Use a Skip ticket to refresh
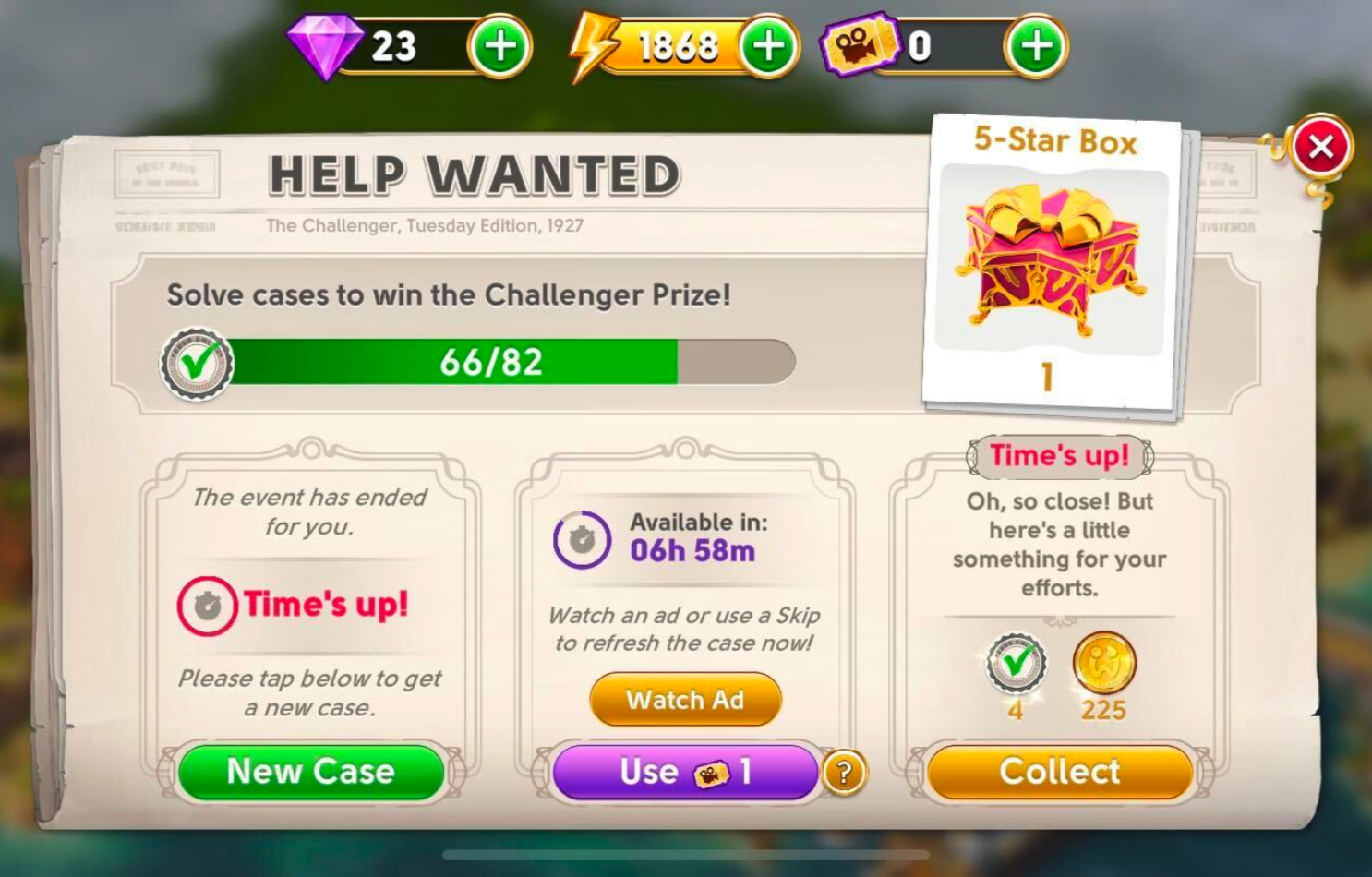 click(685, 772)
